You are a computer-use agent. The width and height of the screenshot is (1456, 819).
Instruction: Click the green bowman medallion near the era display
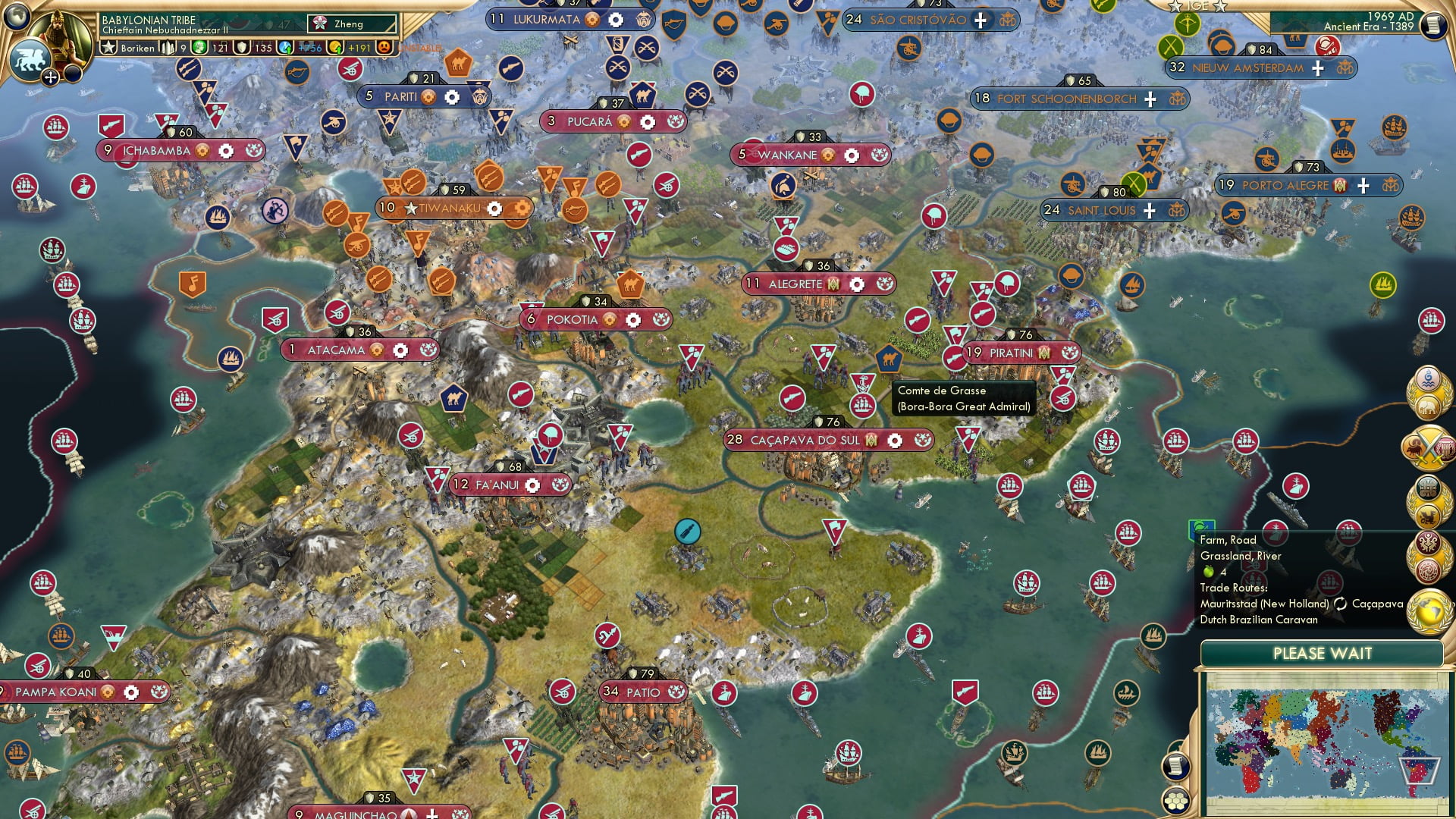point(1188,24)
